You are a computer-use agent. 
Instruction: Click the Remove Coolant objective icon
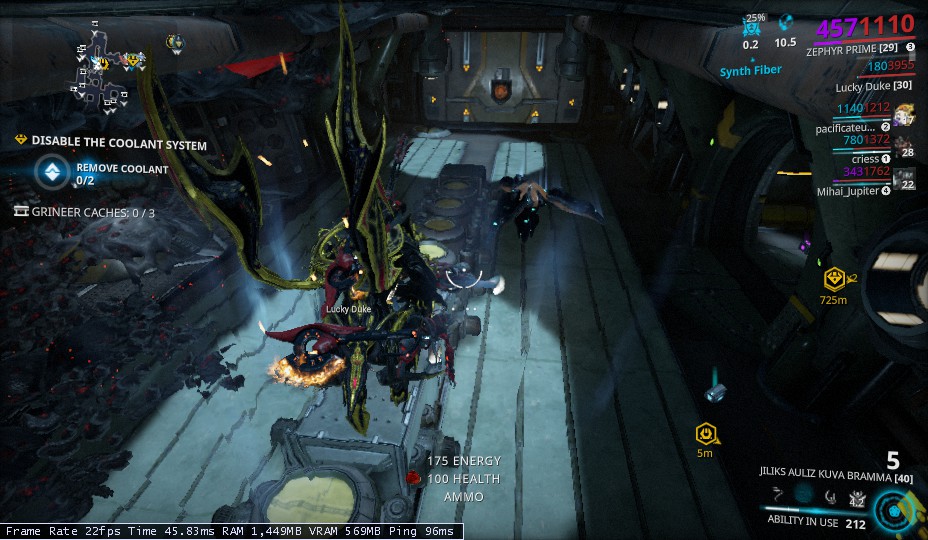[48, 172]
